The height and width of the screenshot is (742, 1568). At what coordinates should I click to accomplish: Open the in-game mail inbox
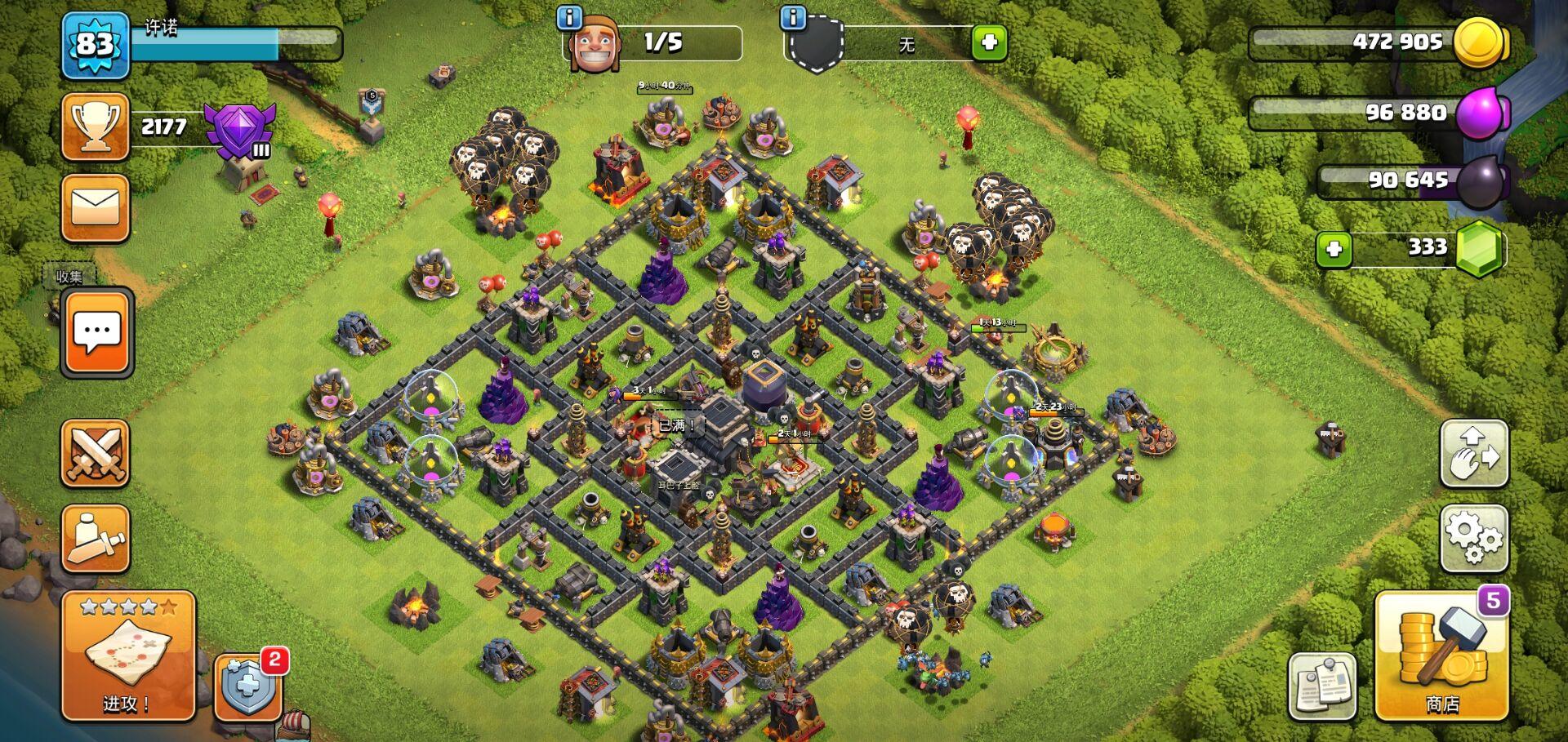94,210
